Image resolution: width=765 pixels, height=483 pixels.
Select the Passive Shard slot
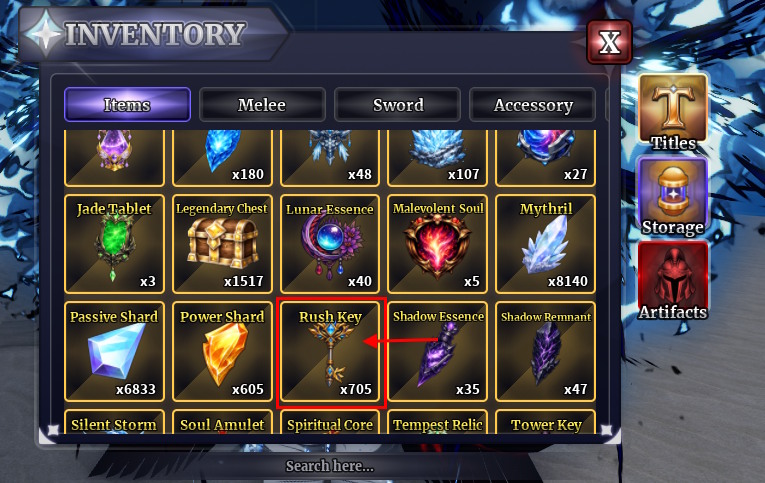click(114, 351)
